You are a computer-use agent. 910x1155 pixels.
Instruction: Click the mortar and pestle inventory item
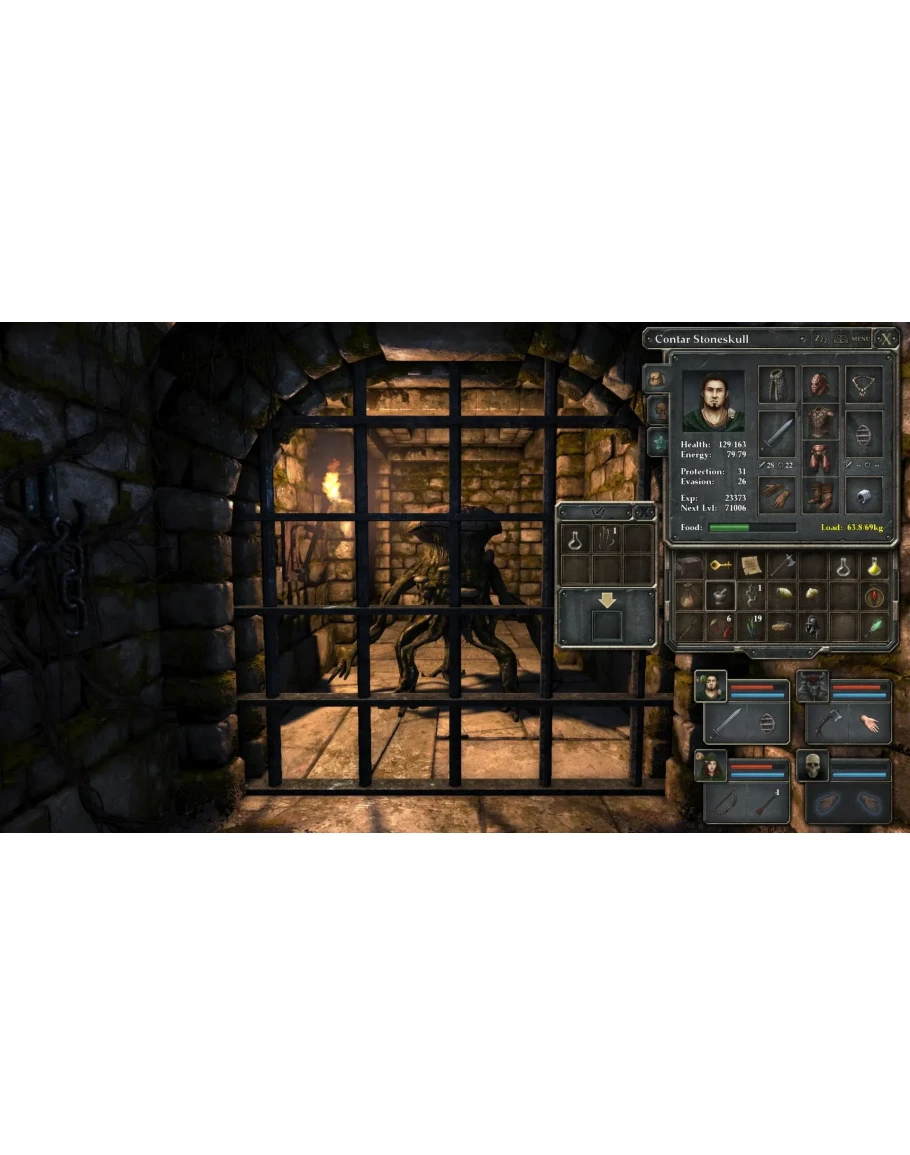point(720,596)
